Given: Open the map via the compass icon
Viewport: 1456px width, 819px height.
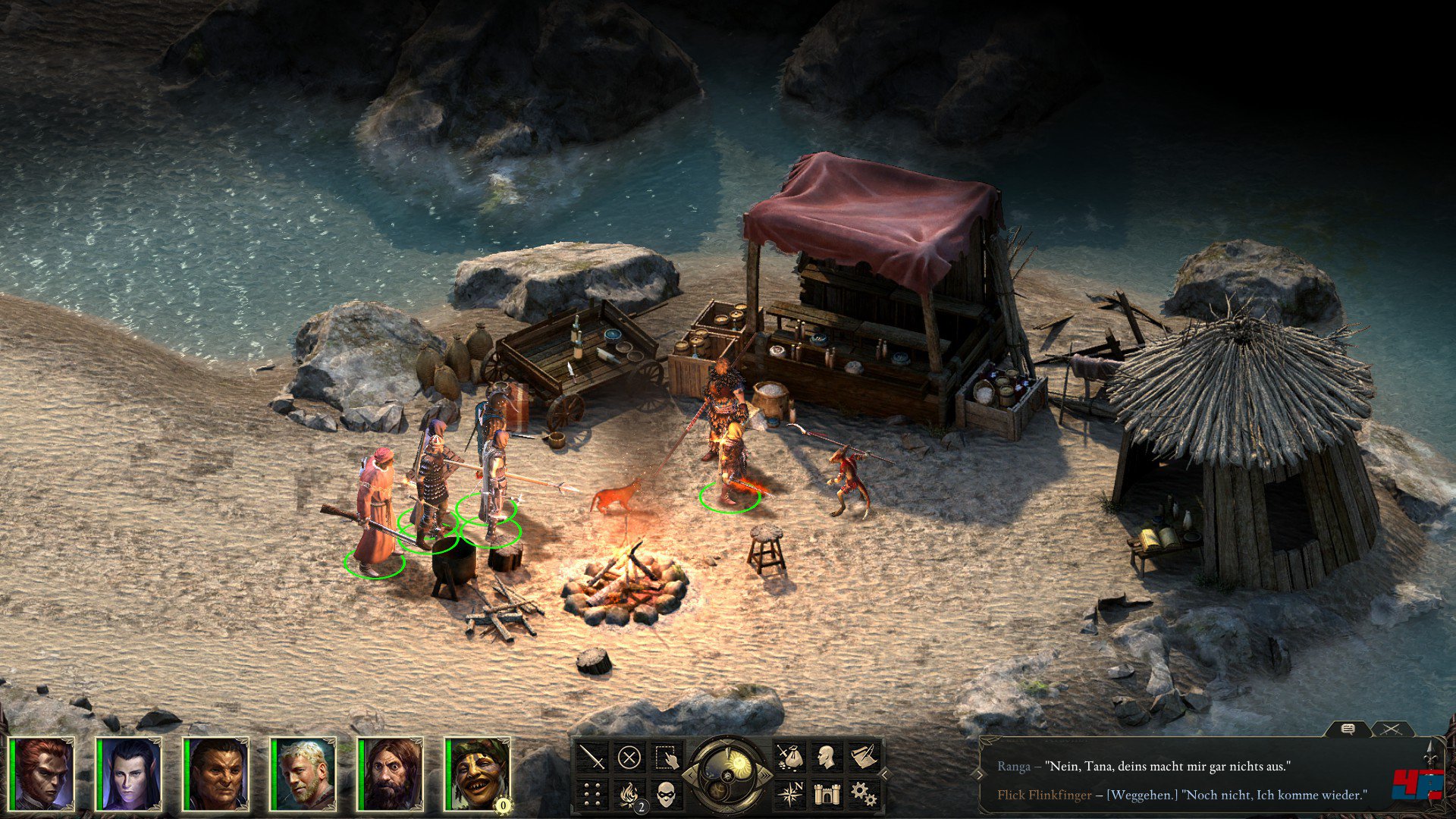Looking at the screenshot, I should 789,794.
